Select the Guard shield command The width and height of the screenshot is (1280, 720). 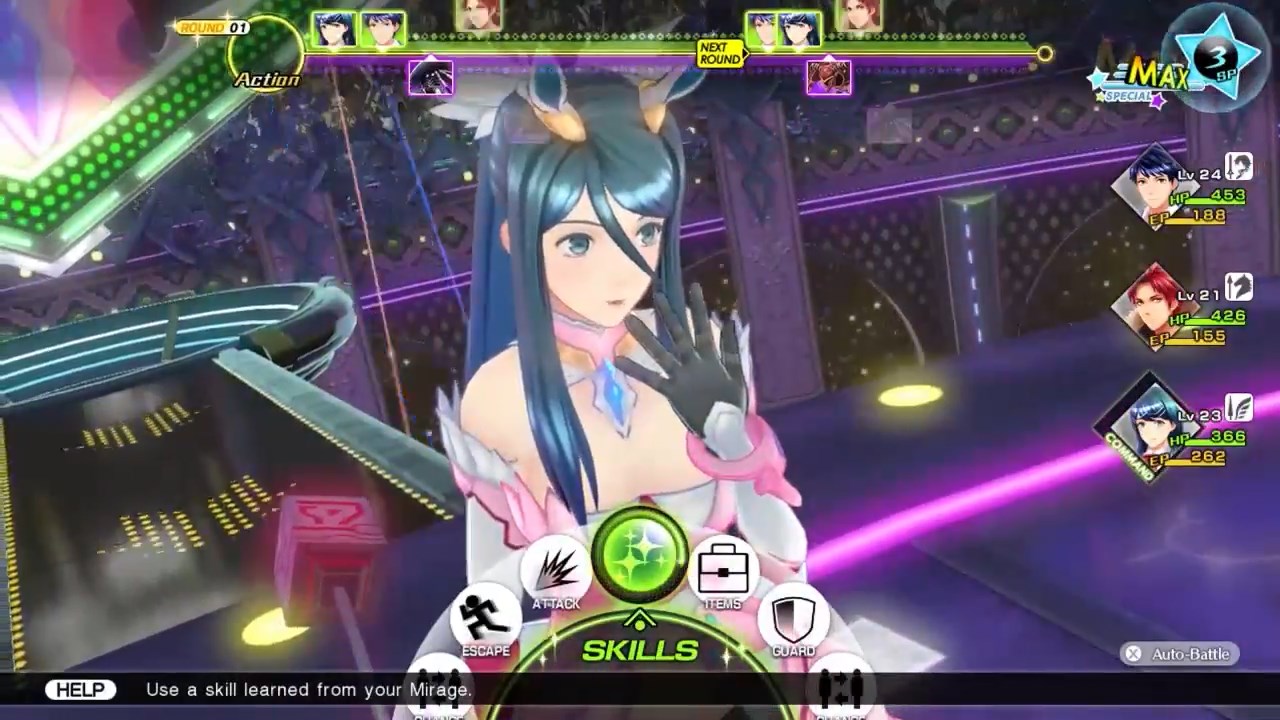coord(793,618)
